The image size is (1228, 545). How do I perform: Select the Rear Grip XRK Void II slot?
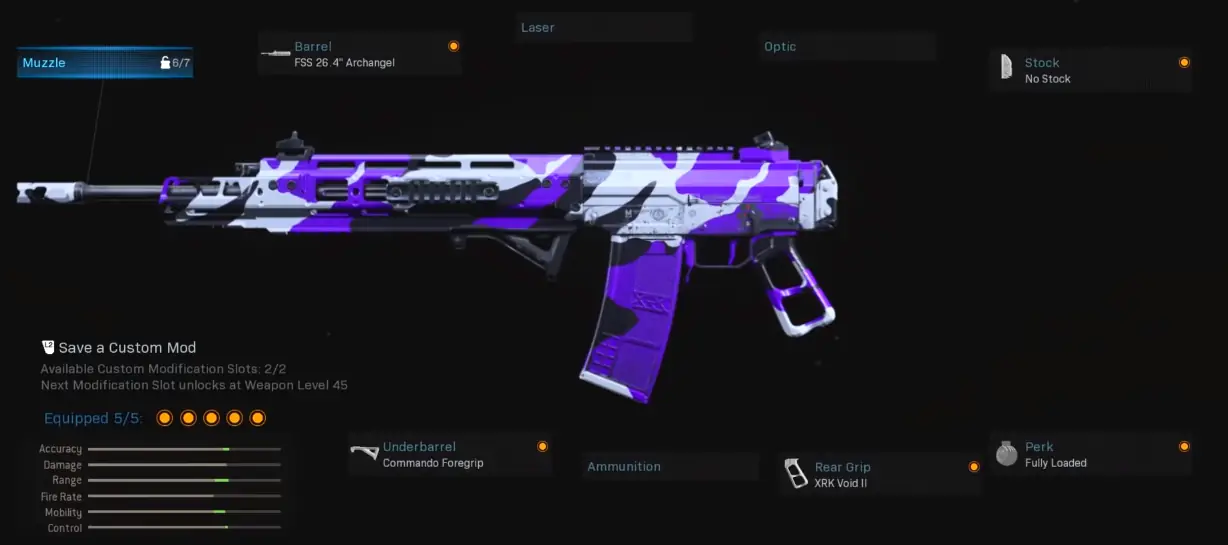[x=880, y=474]
